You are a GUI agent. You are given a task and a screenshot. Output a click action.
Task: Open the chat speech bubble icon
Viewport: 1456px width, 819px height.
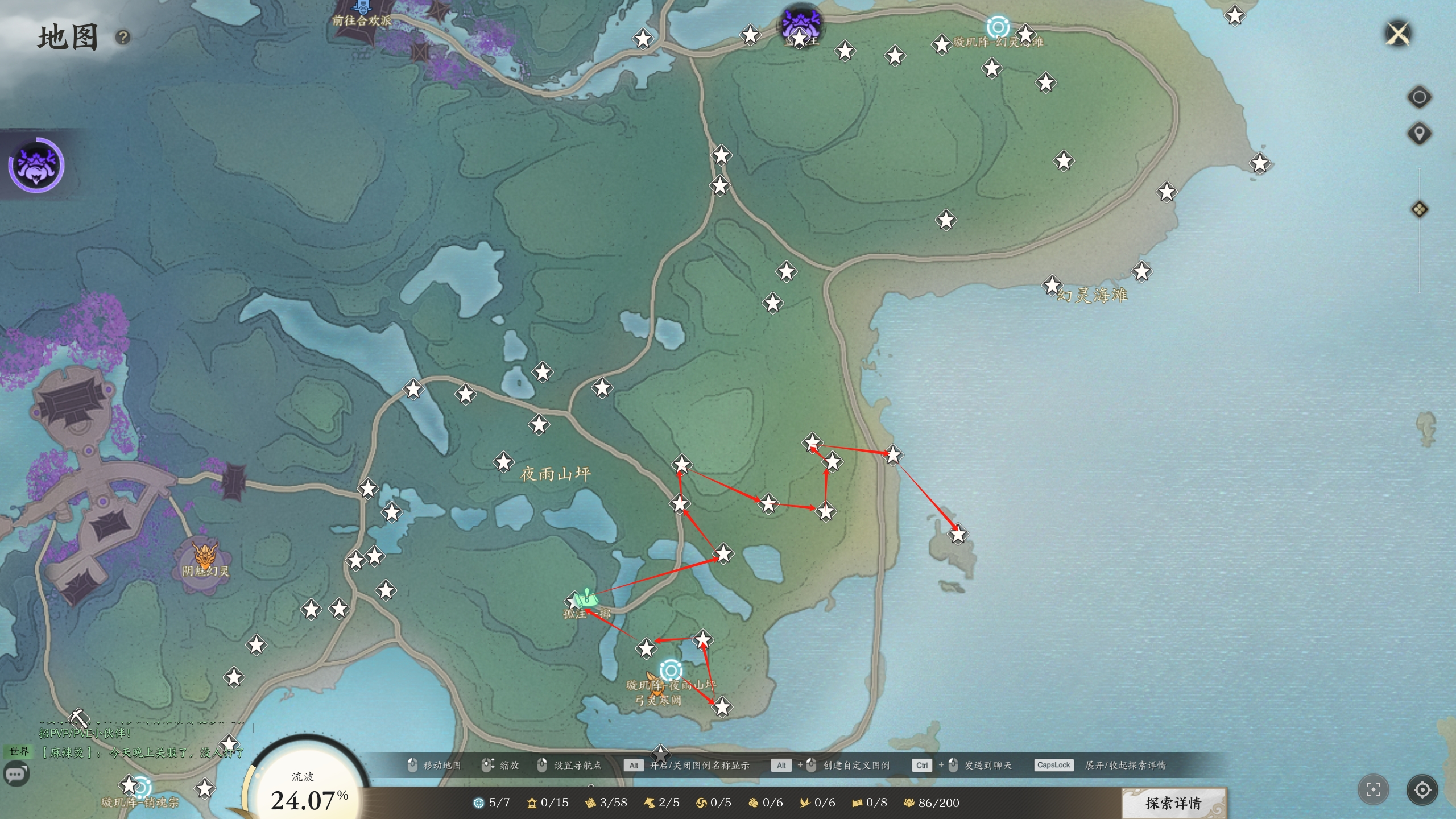pyautogui.click(x=16, y=775)
